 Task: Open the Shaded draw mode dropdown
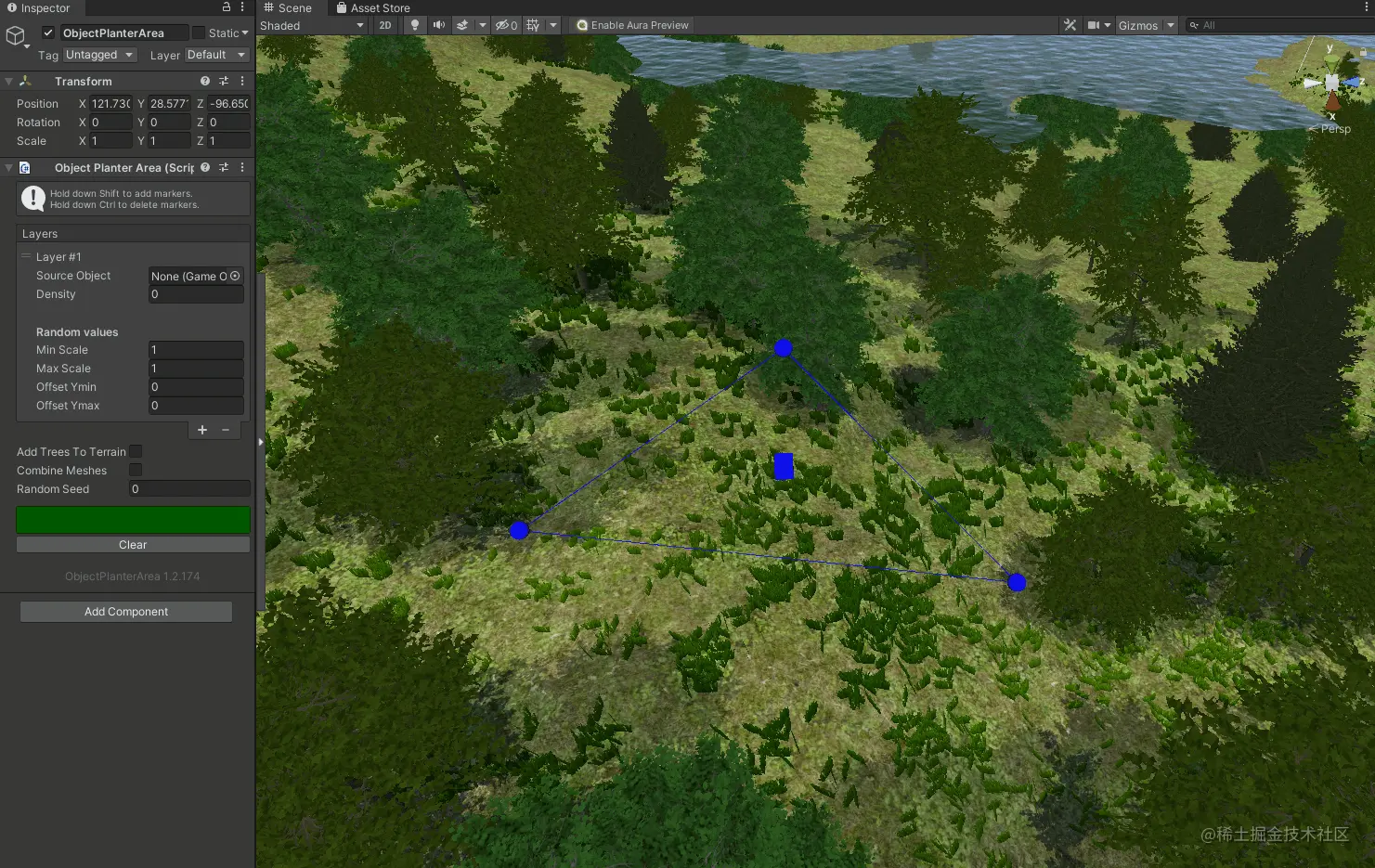pos(312,25)
